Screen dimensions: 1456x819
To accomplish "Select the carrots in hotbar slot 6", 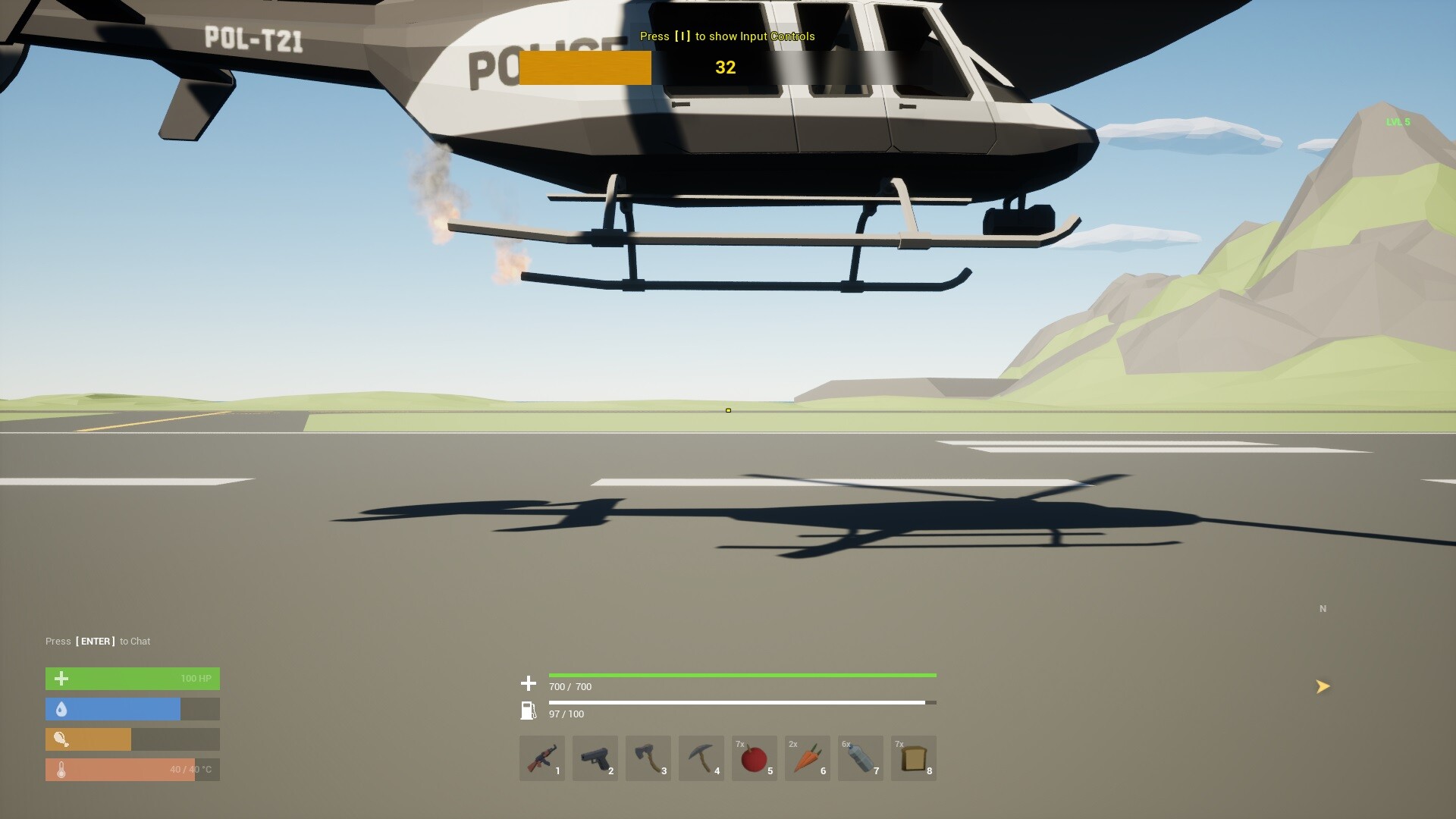I will [807, 758].
